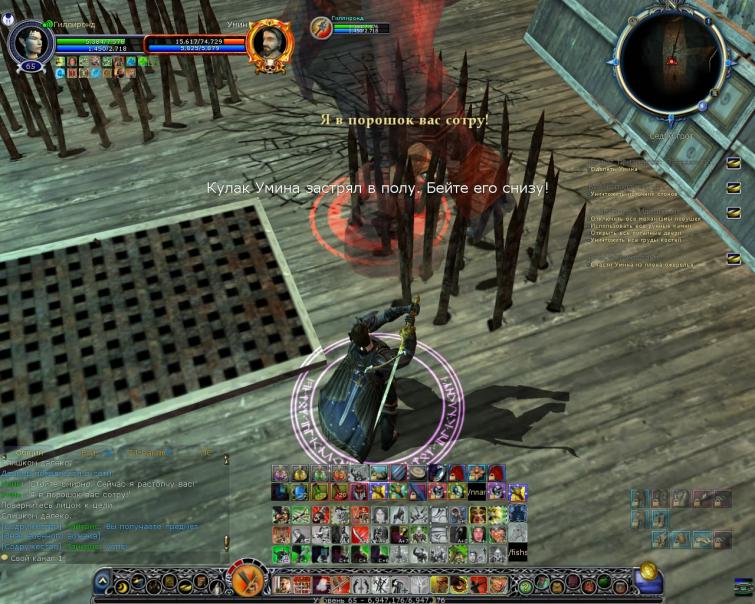Image resolution: width=755 pixels, height=604 pixels.
Task: Select the first skill in the main quickslot bar
Action: pyautogui.click(x=281, y=584)
